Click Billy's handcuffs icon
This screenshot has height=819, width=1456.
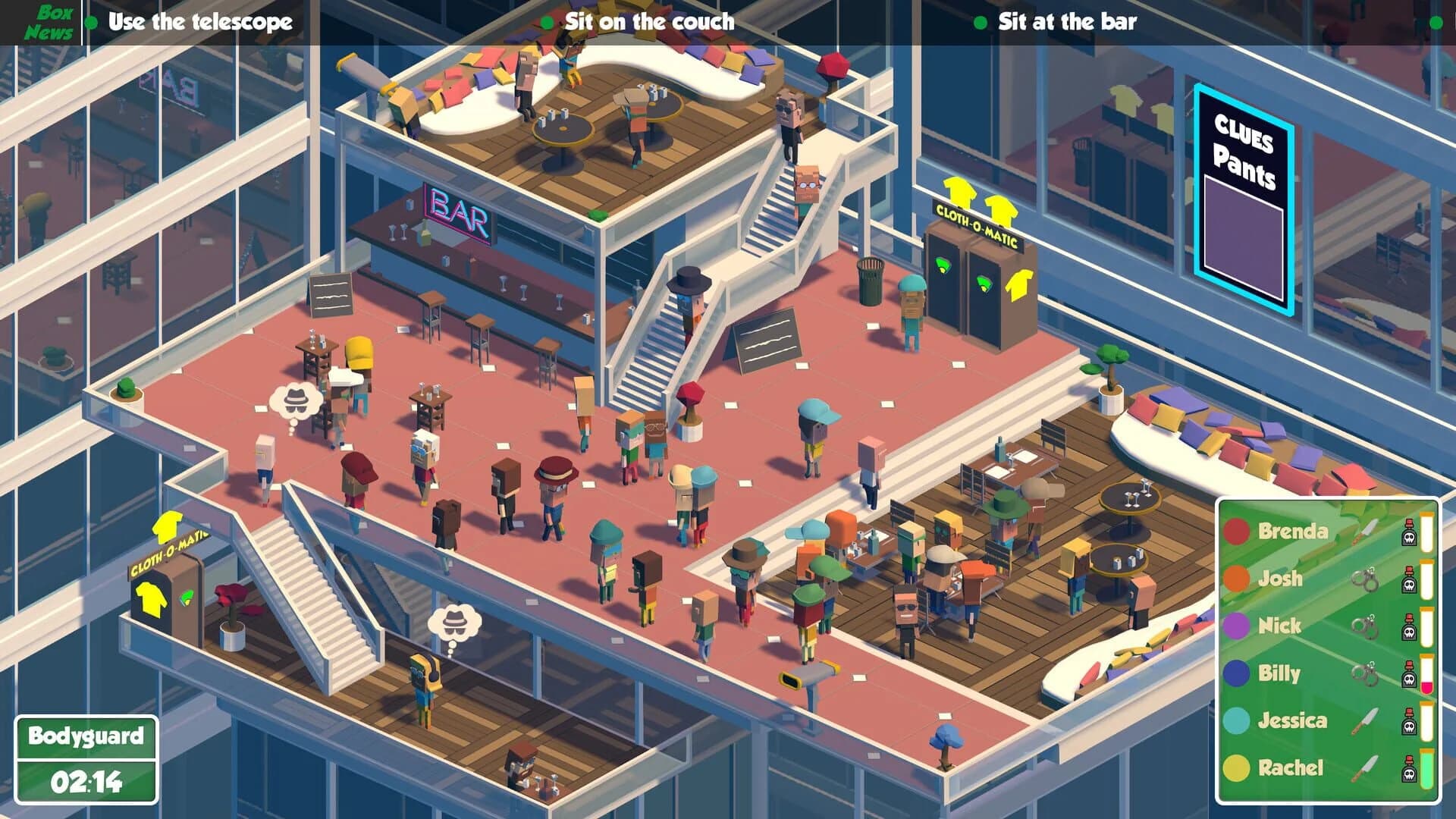coord(1364,673)
